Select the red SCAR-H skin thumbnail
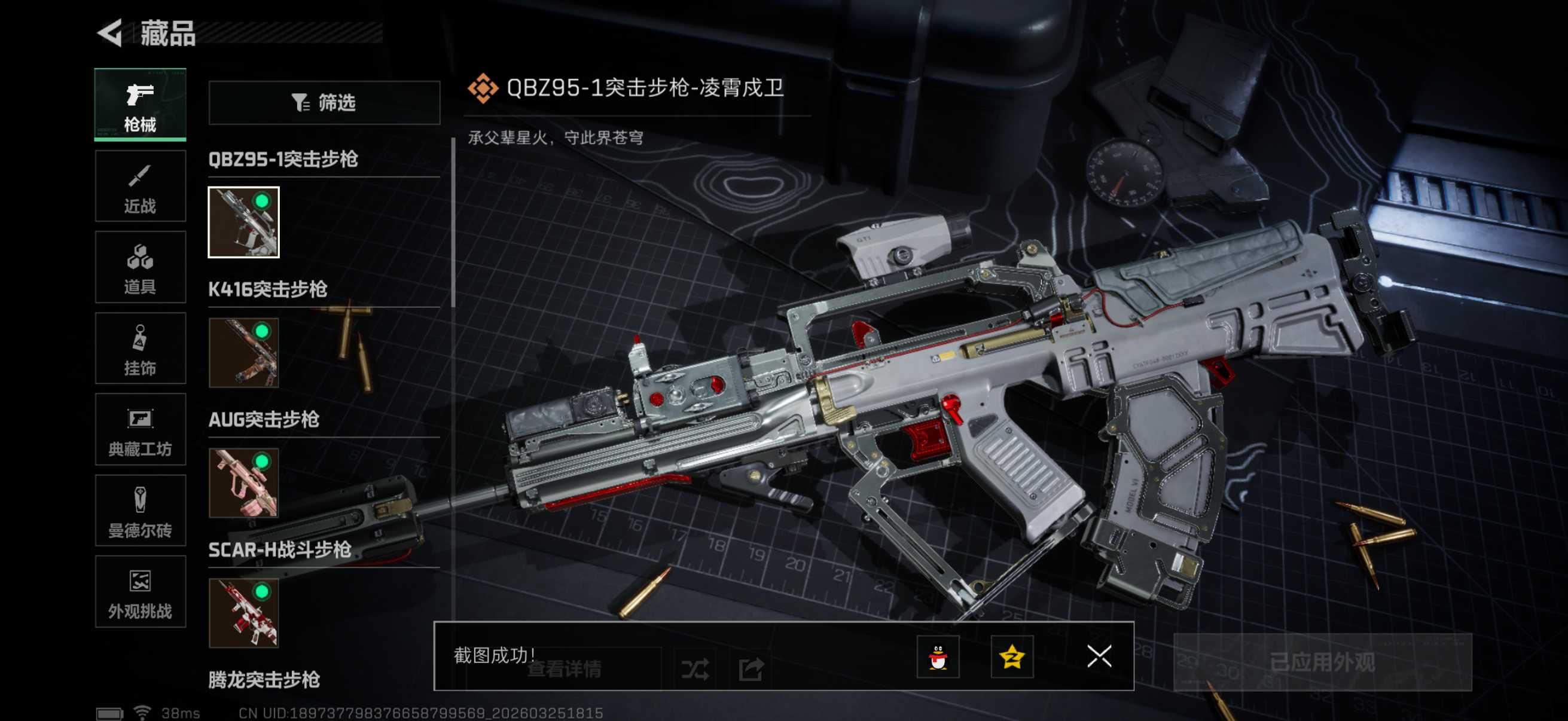The height and width of the screenshot is (721, 1568). point(243,613)
